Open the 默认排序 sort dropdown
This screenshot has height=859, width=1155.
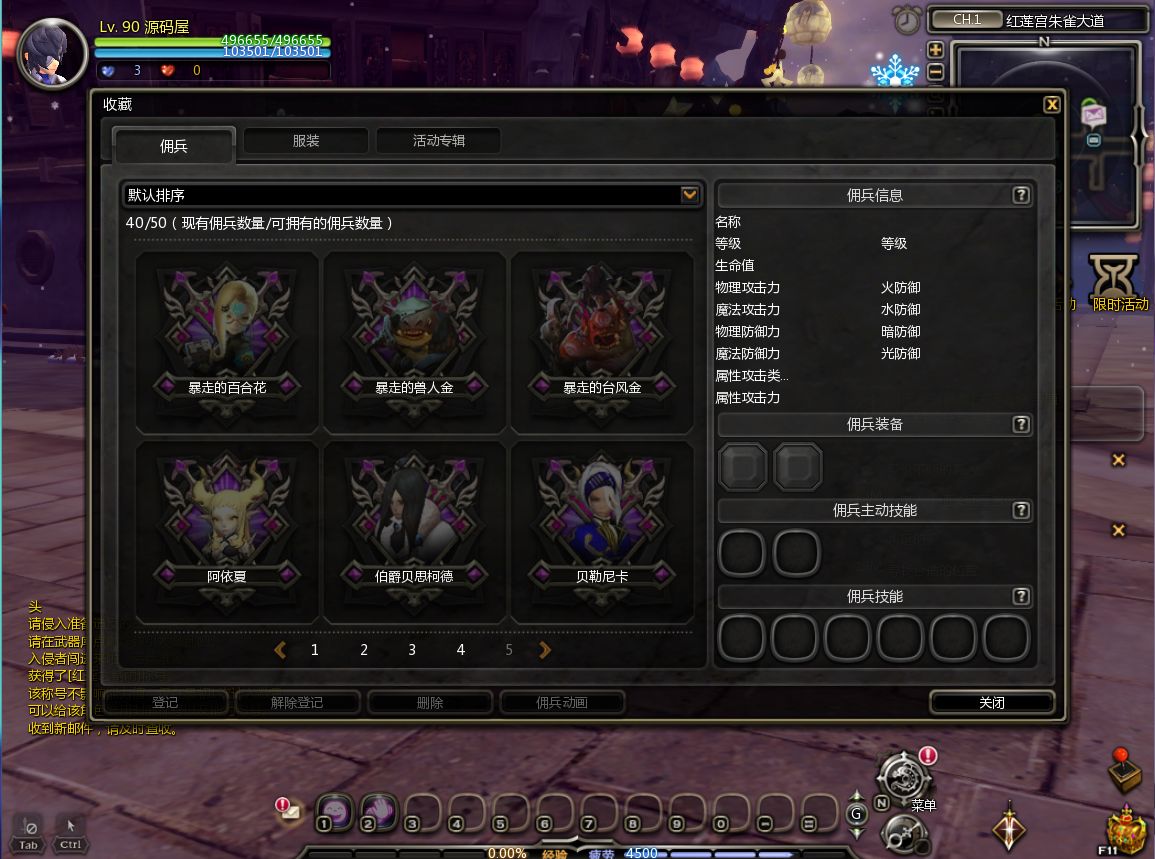pos(689,195)
